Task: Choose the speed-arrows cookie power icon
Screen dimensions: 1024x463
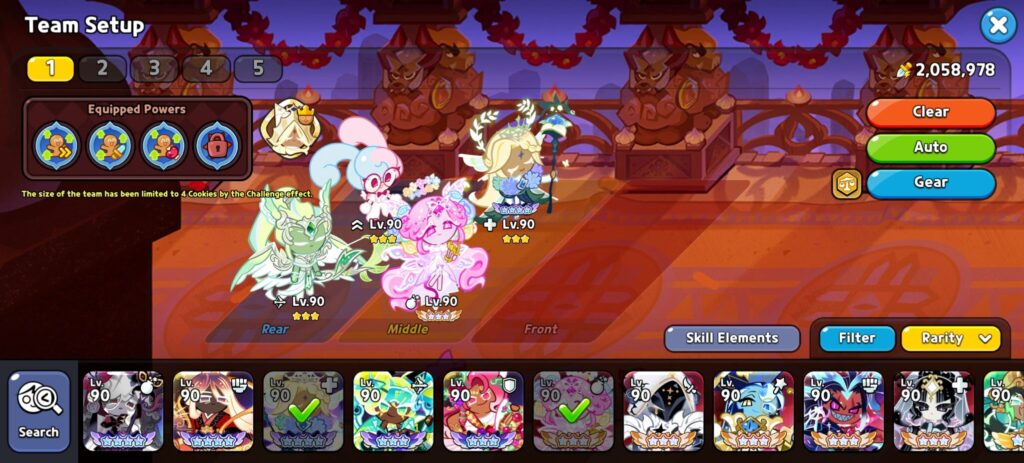Action: coord(56,146)
